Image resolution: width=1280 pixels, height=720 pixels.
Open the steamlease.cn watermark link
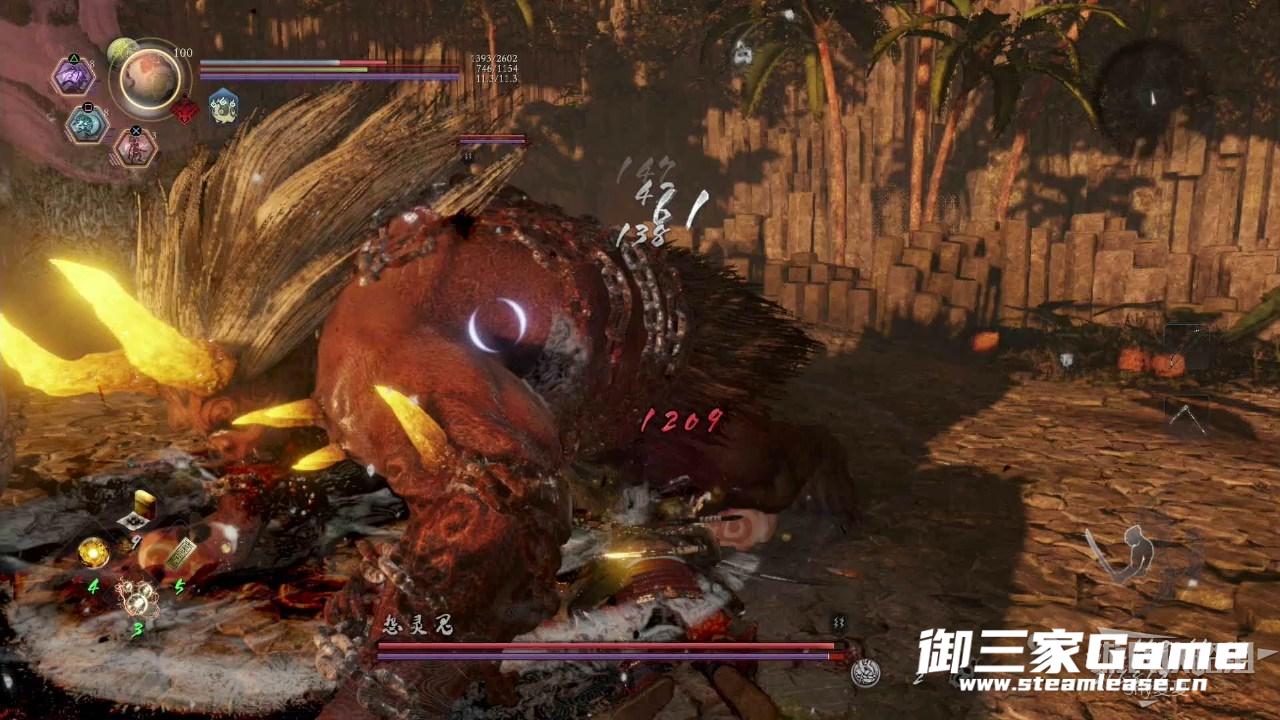coord(1082,686)
